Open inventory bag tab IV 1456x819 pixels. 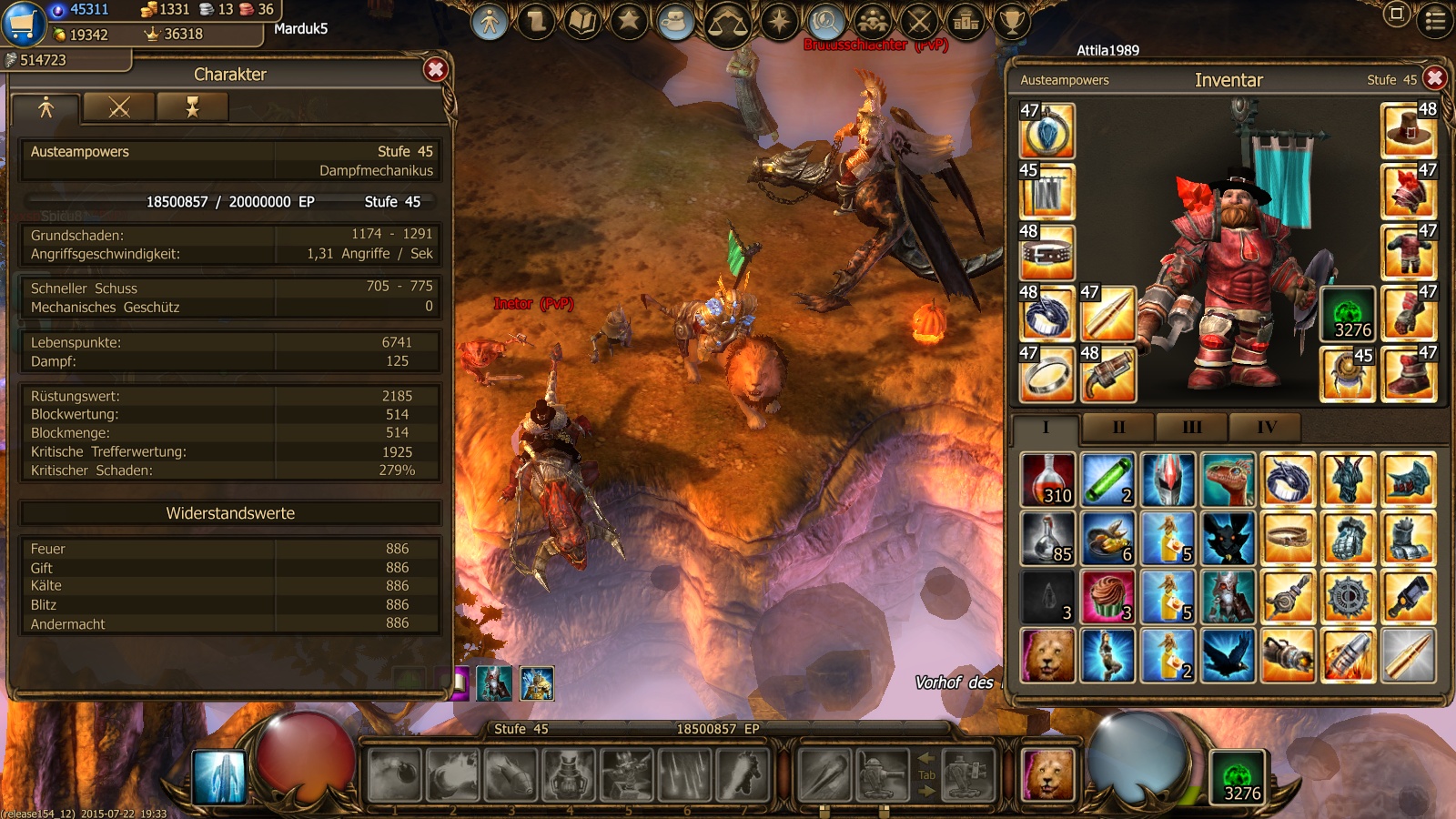click(x=1266, y=427)
